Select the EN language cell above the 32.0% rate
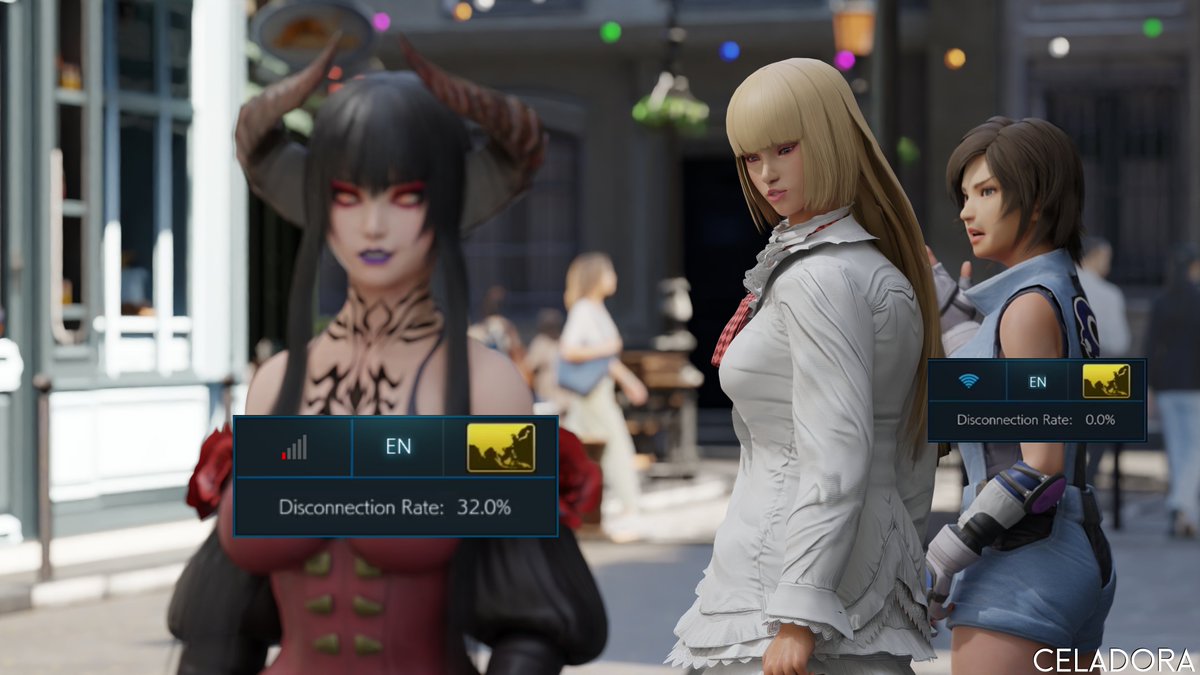The height and width of the screenshot is (675, 1200). [x=398, y=447]
